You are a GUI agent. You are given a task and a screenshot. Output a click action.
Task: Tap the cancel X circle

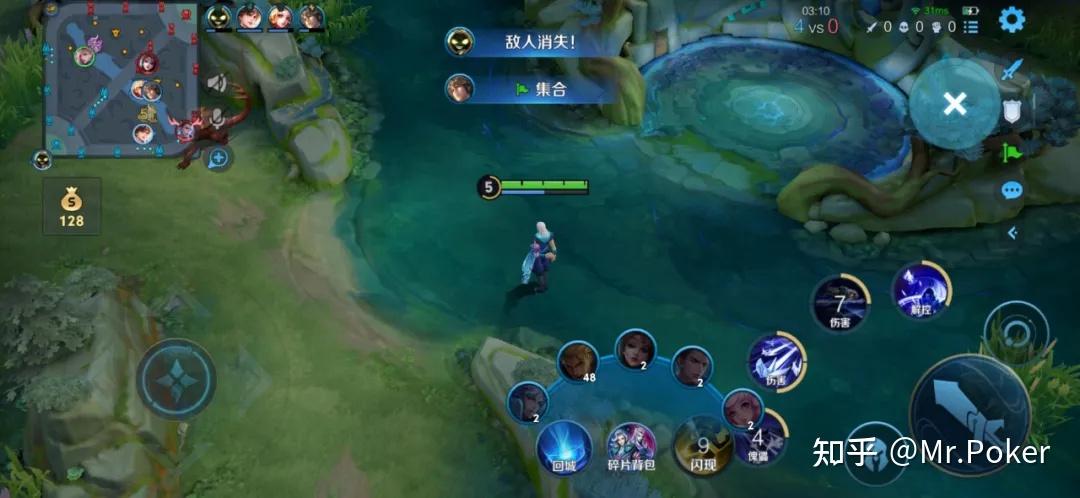click(954, 104)
